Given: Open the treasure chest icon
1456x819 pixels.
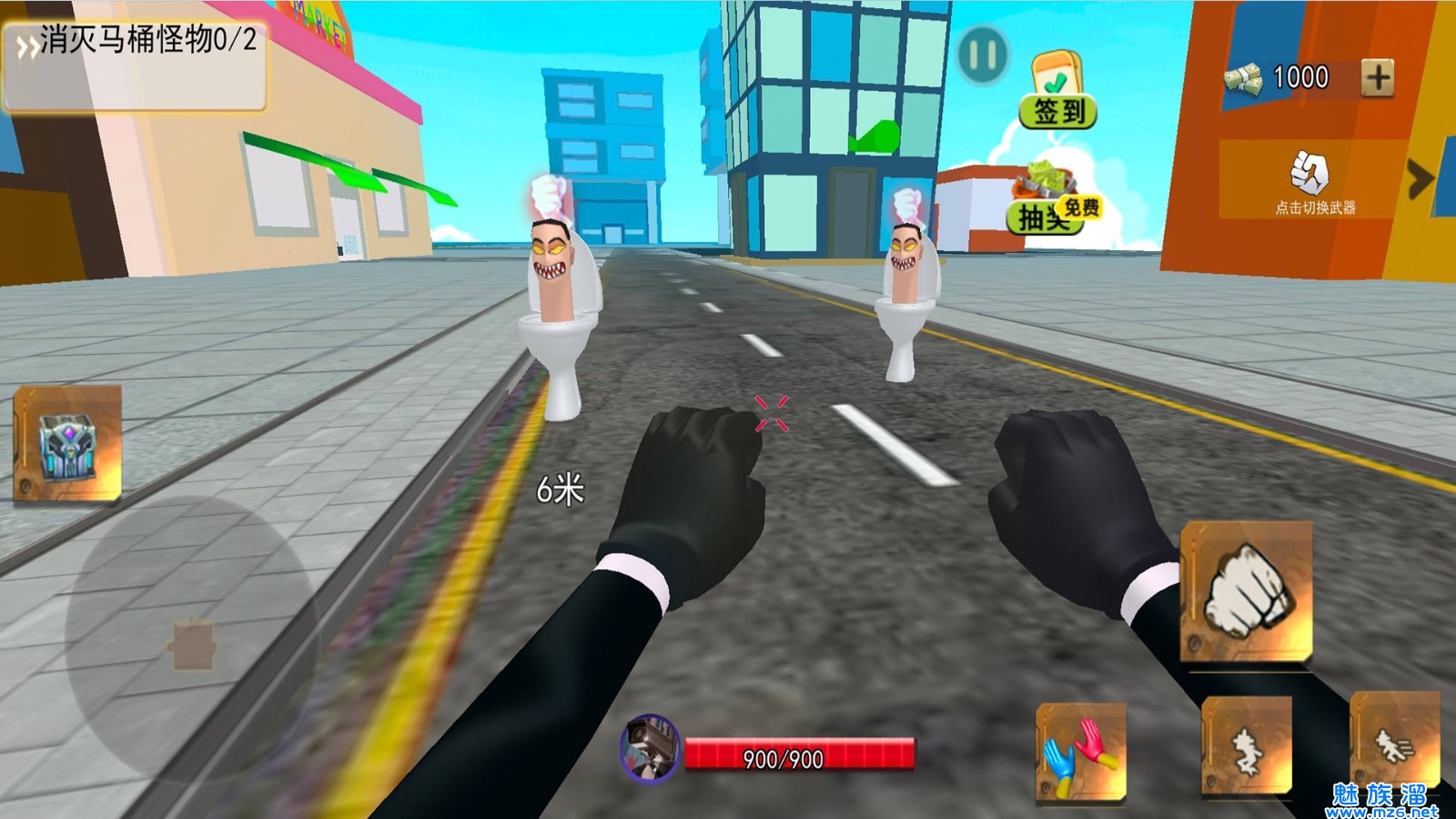Looking at the screenshot, I should (x=67, y=443).
